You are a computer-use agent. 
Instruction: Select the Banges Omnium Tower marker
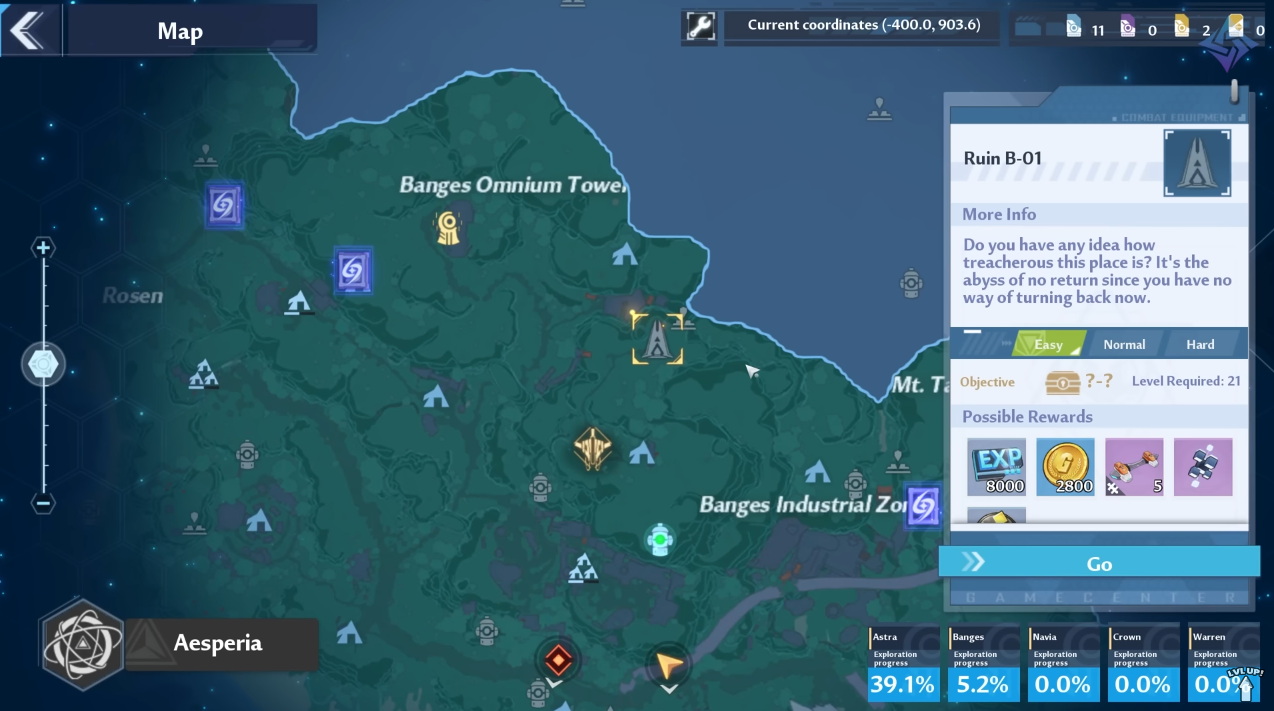(x=448, y=228)
